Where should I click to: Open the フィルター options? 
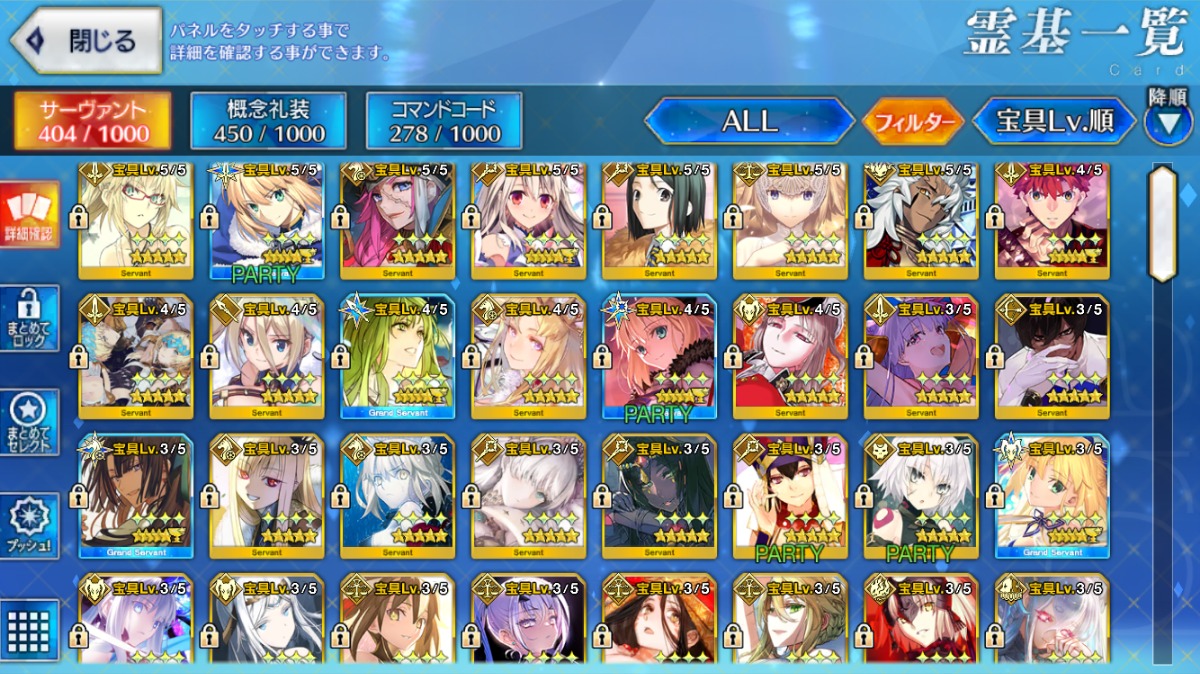coord(912,123)
